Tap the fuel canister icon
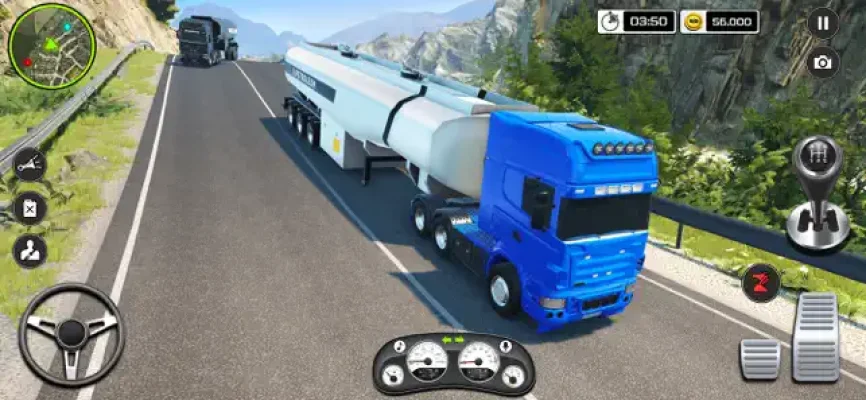Screen dimensions: 866x400 30,208
